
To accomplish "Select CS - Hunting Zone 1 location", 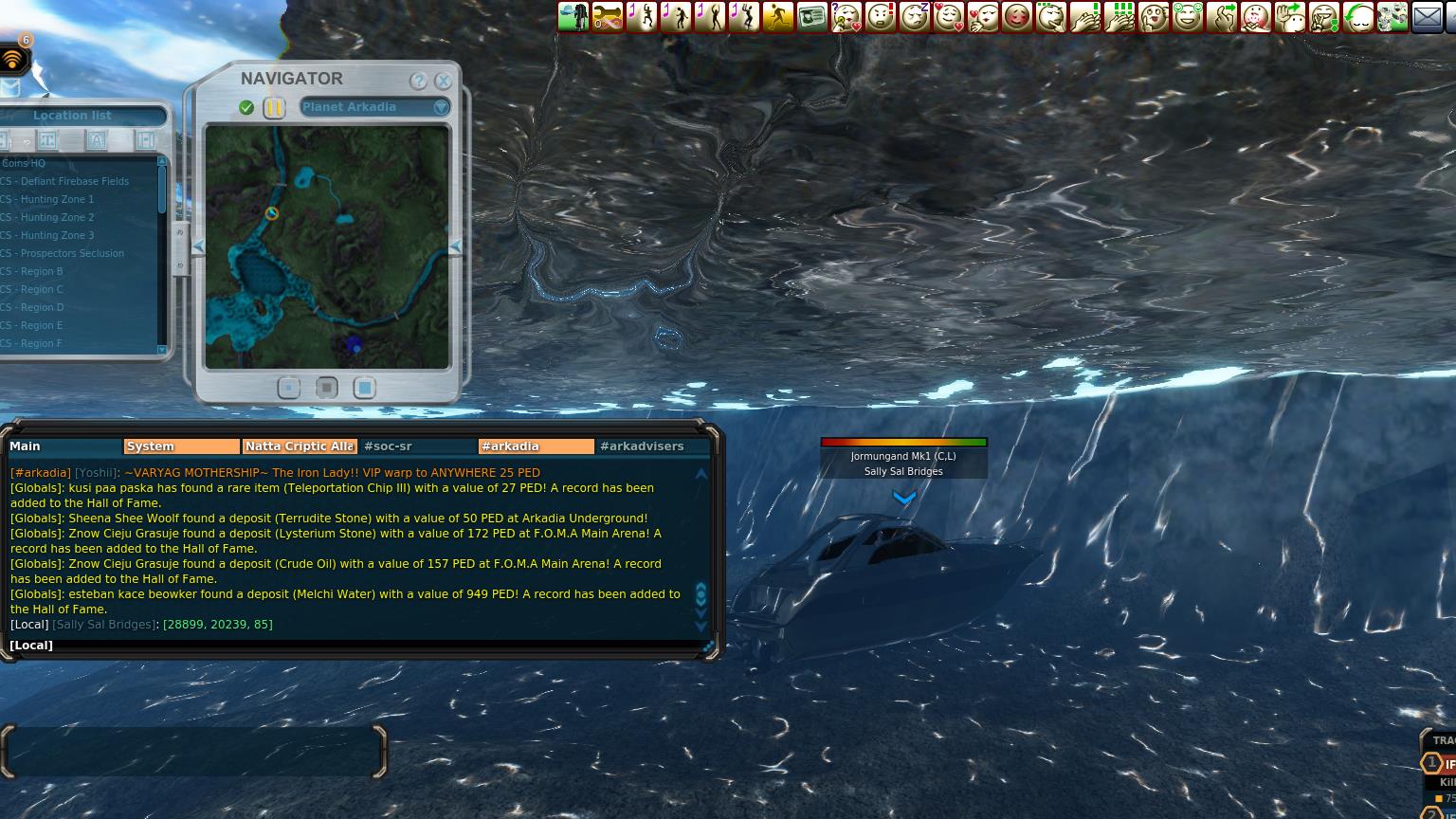I will coord(58,199).
